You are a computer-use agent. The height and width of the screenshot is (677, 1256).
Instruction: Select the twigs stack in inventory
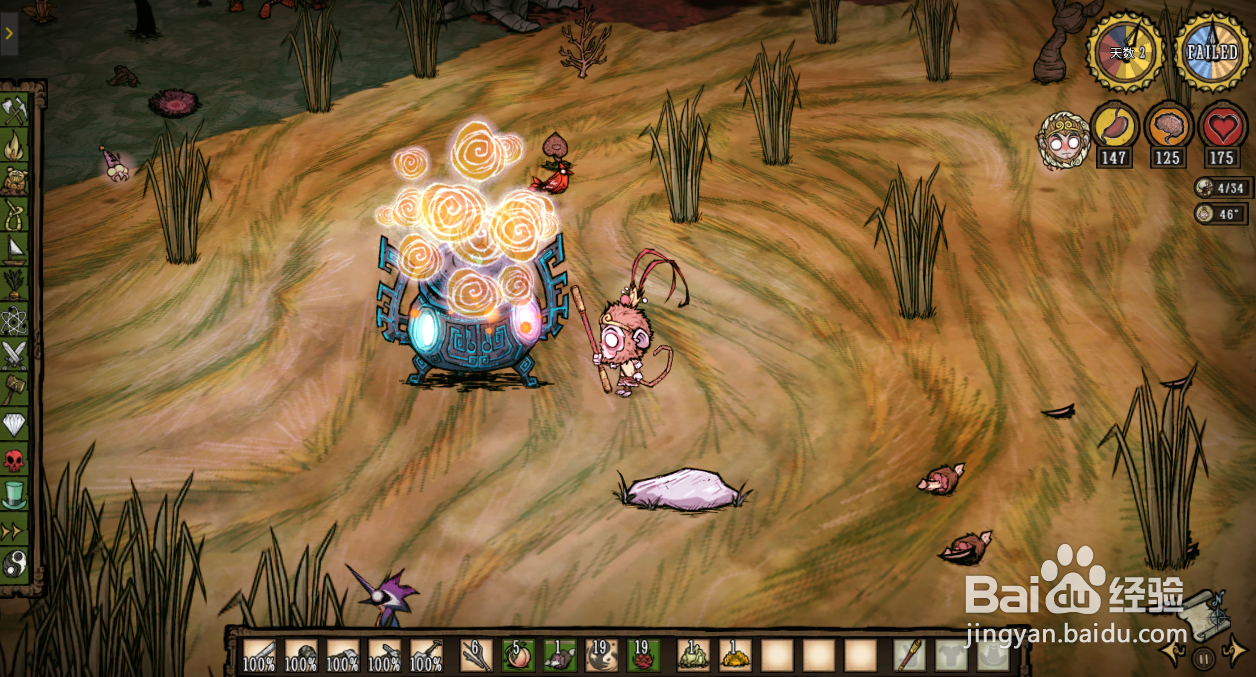pos(476,655)
